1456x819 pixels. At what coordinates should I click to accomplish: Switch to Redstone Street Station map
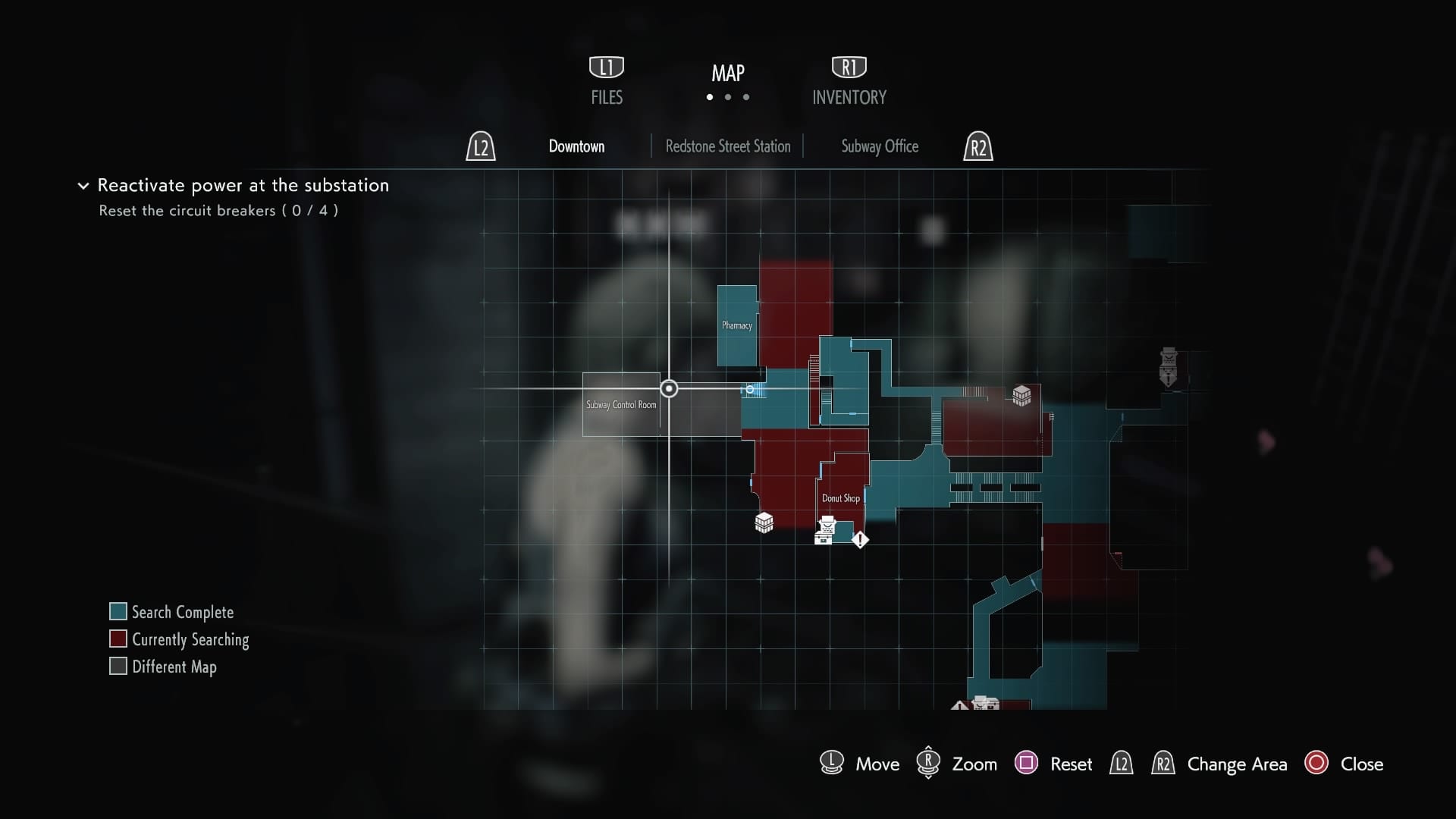tap(727, 146)
